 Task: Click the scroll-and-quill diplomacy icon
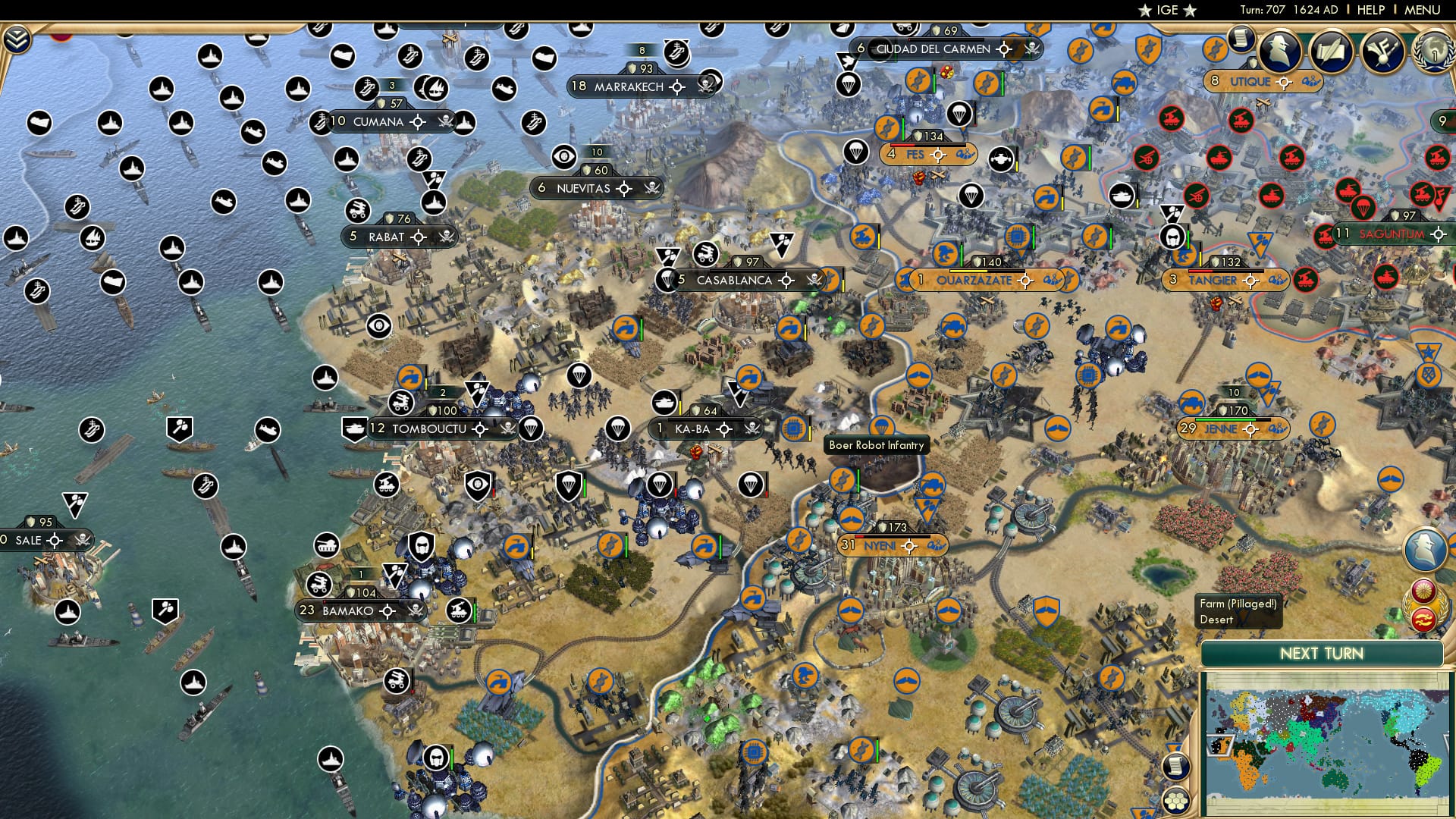(1331, 52)
